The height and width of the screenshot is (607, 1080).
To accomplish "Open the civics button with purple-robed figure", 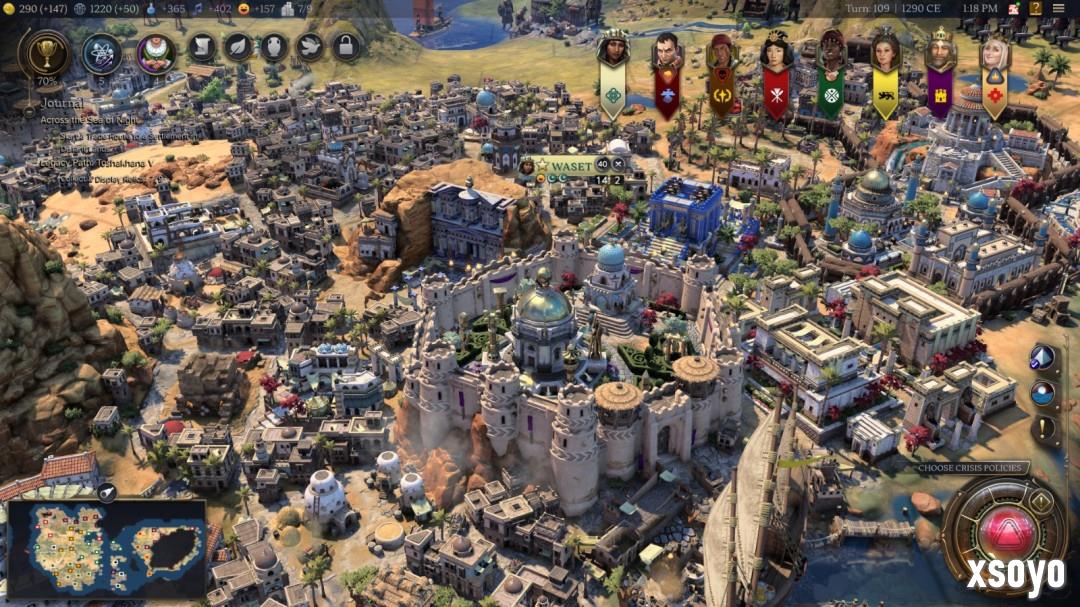I will pos(156,52).
